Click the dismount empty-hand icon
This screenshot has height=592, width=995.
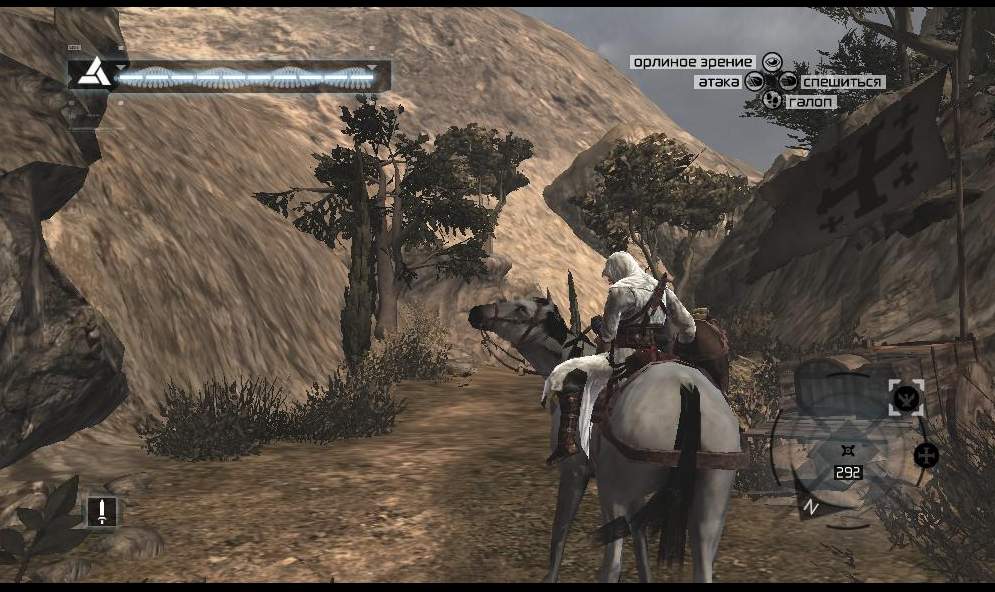pyautogui.click(x=788, y=82)
